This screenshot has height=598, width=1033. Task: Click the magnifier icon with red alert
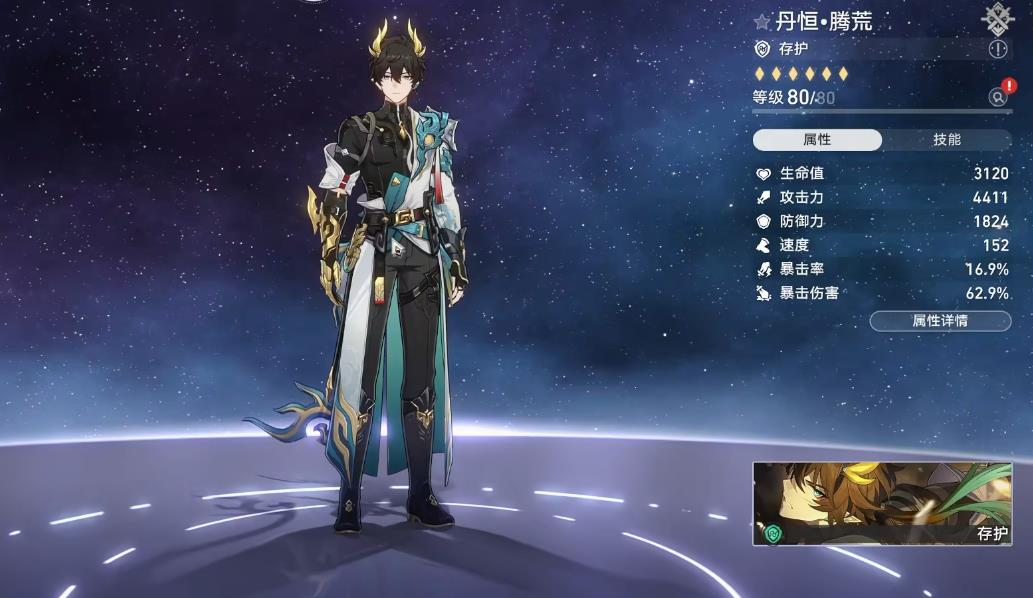pyautogui.click(x=998, y=97)
